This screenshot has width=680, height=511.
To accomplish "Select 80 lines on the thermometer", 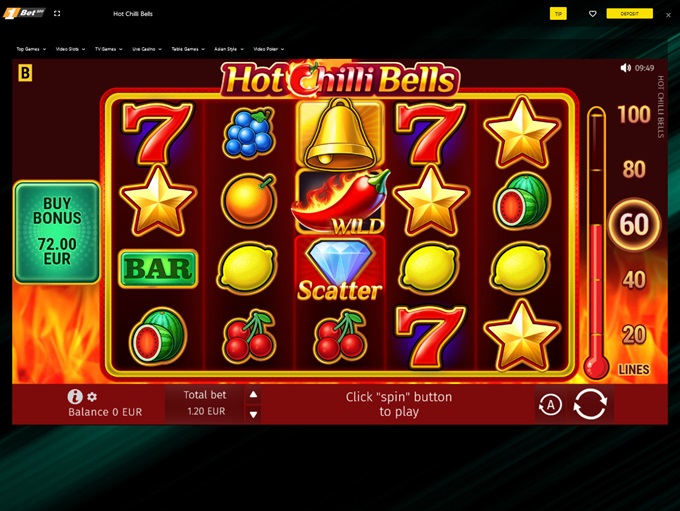I will point(634,170).
